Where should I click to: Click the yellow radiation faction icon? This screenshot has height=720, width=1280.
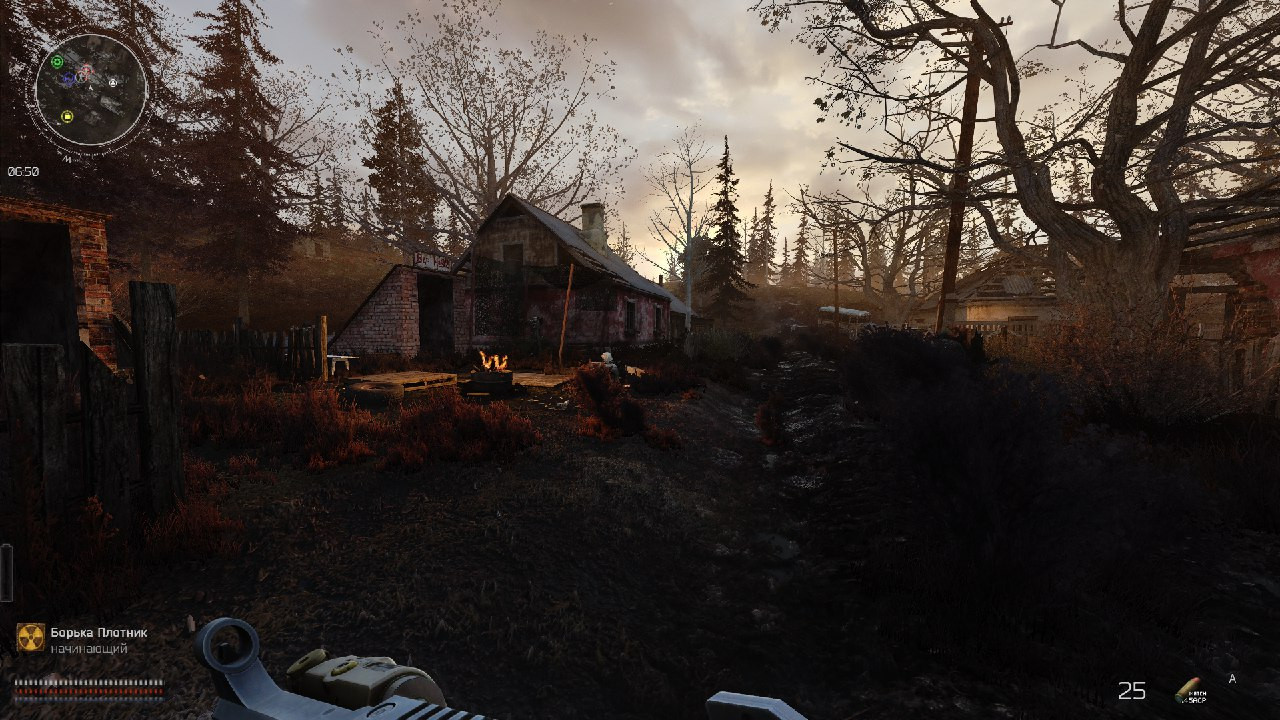31,637
